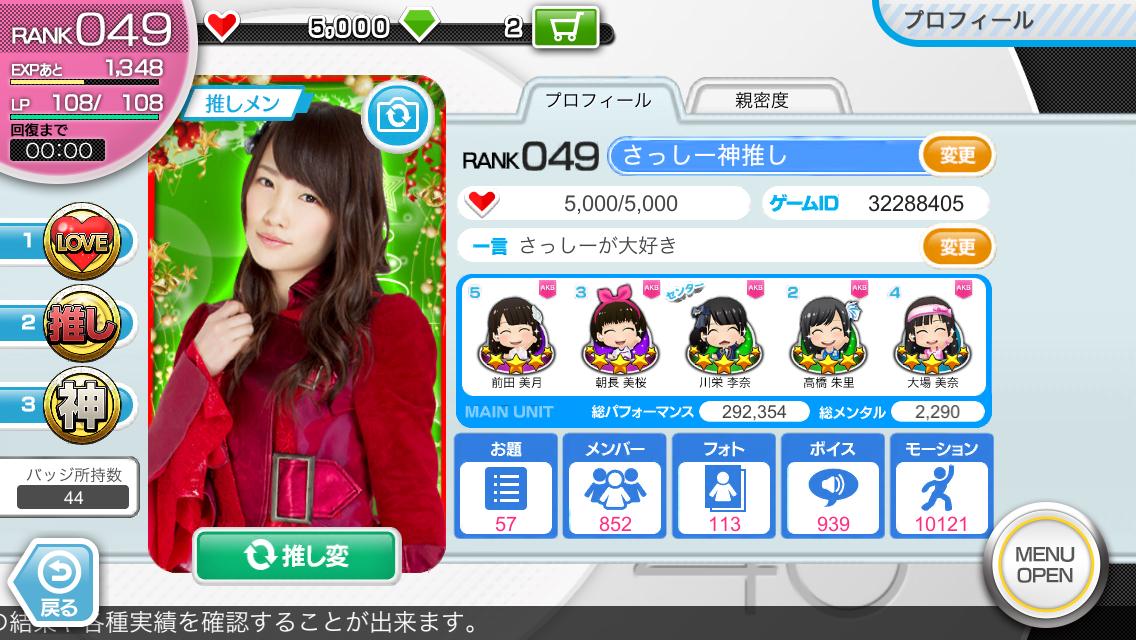Open the MENU OPEN button
Viewport: 1136px width, 640px height.
pyautogui.click(x=1044, y=565)
